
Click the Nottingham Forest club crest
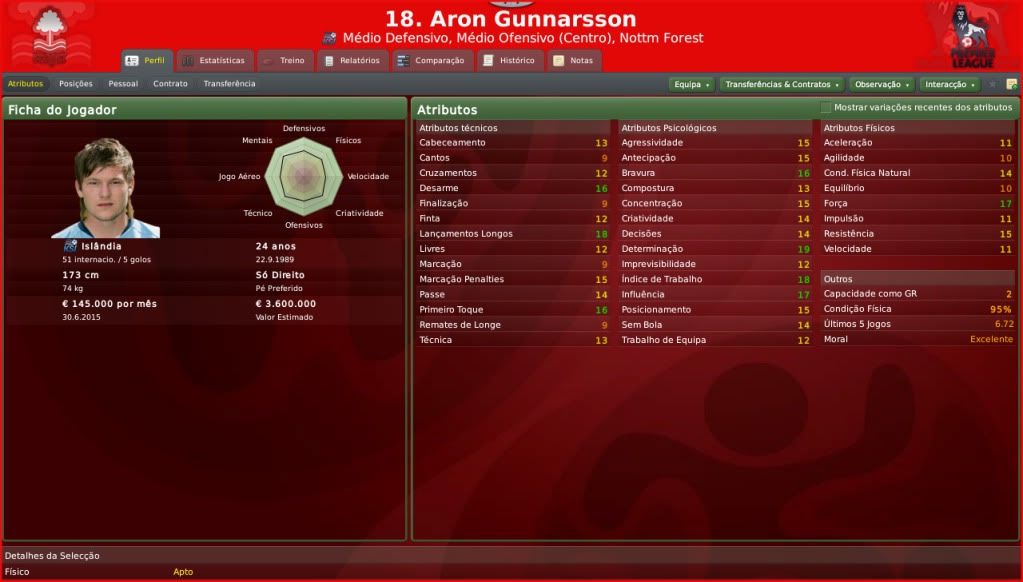(47, 35)
